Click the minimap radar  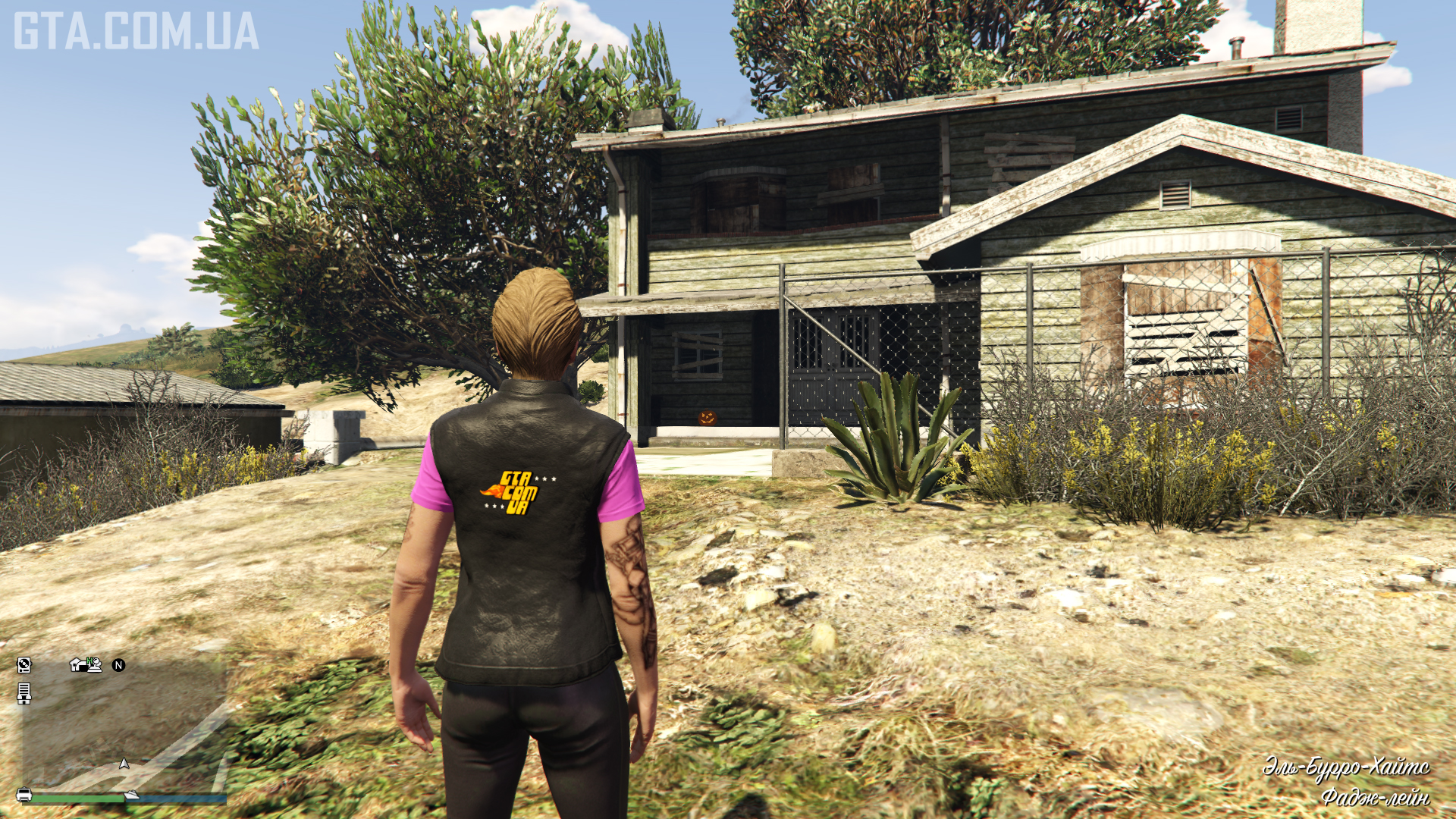click(121, 724)
